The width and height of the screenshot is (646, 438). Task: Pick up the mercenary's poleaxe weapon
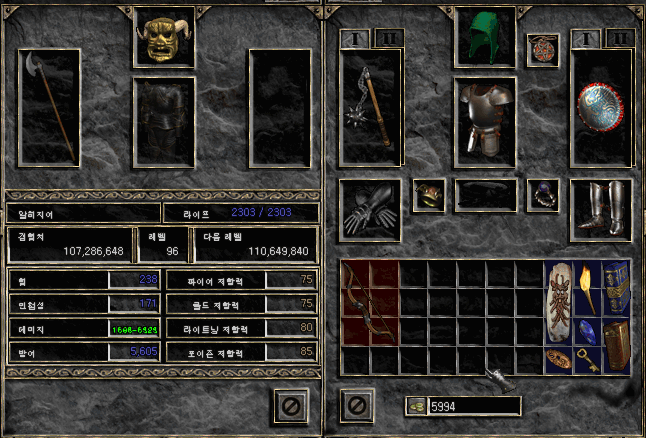point(56,108)
